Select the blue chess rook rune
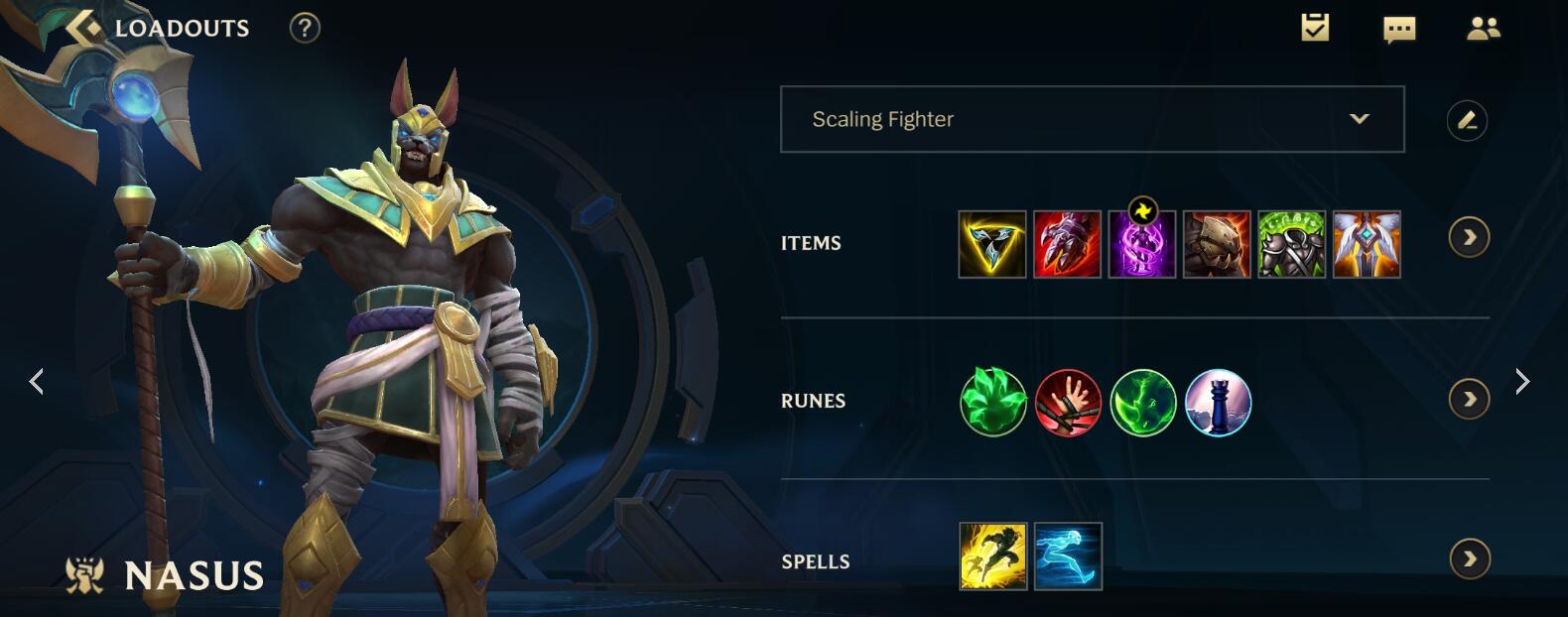 (x=1218, y=402)
